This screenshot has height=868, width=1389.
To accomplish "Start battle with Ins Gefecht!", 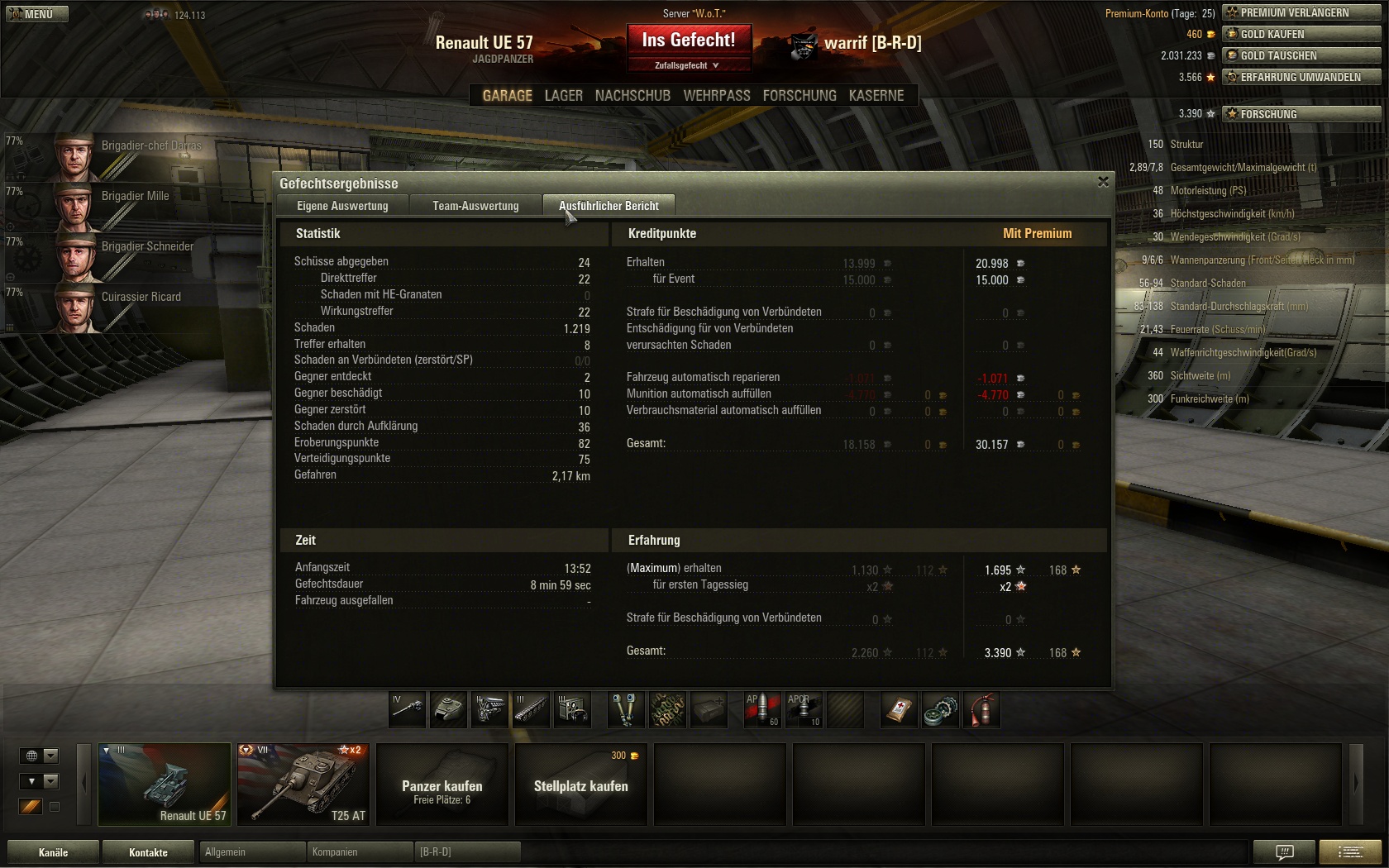I will [x=688, y=40].
